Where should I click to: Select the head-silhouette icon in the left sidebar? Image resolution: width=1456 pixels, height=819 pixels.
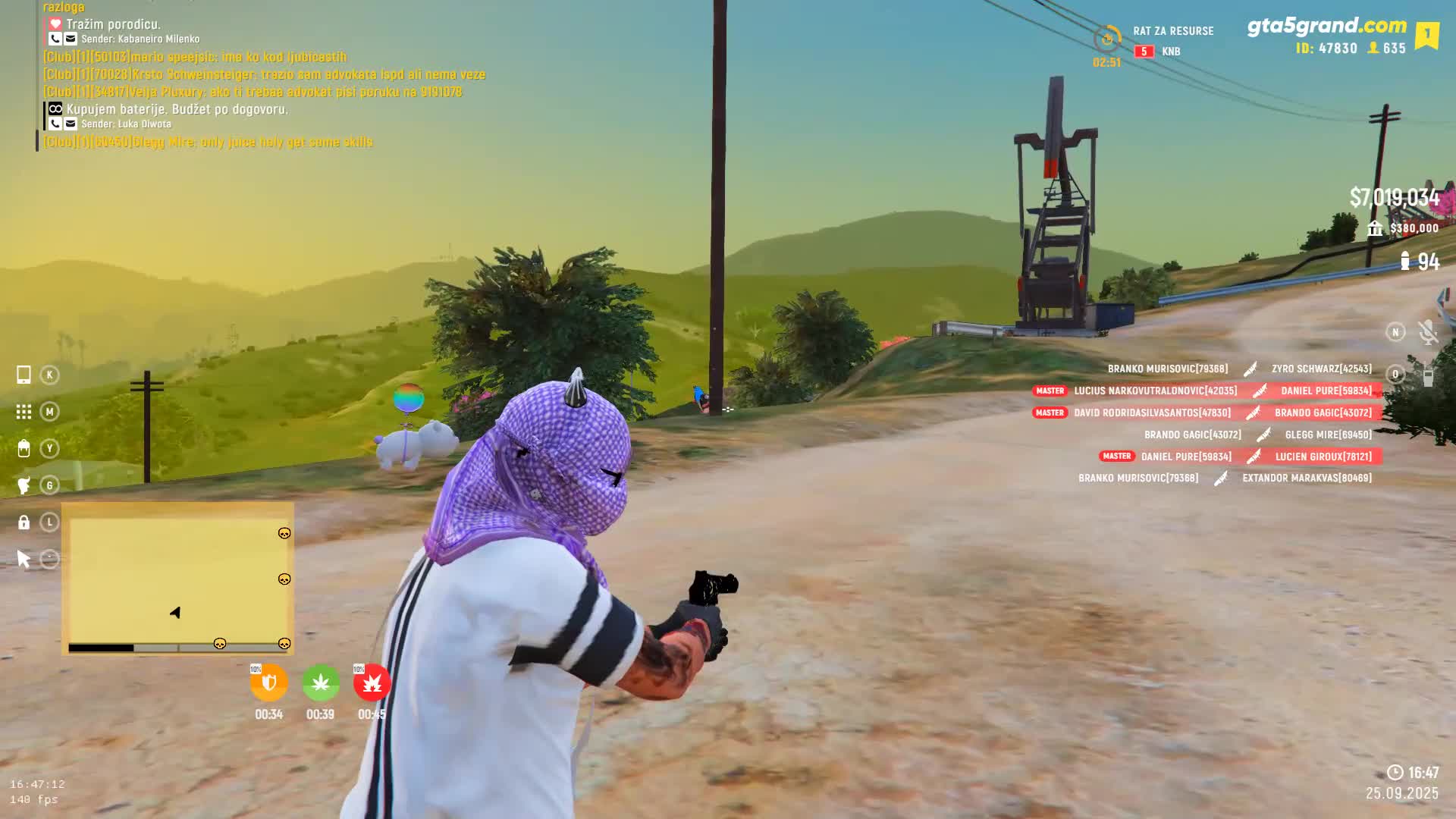[x=24, y=485]
